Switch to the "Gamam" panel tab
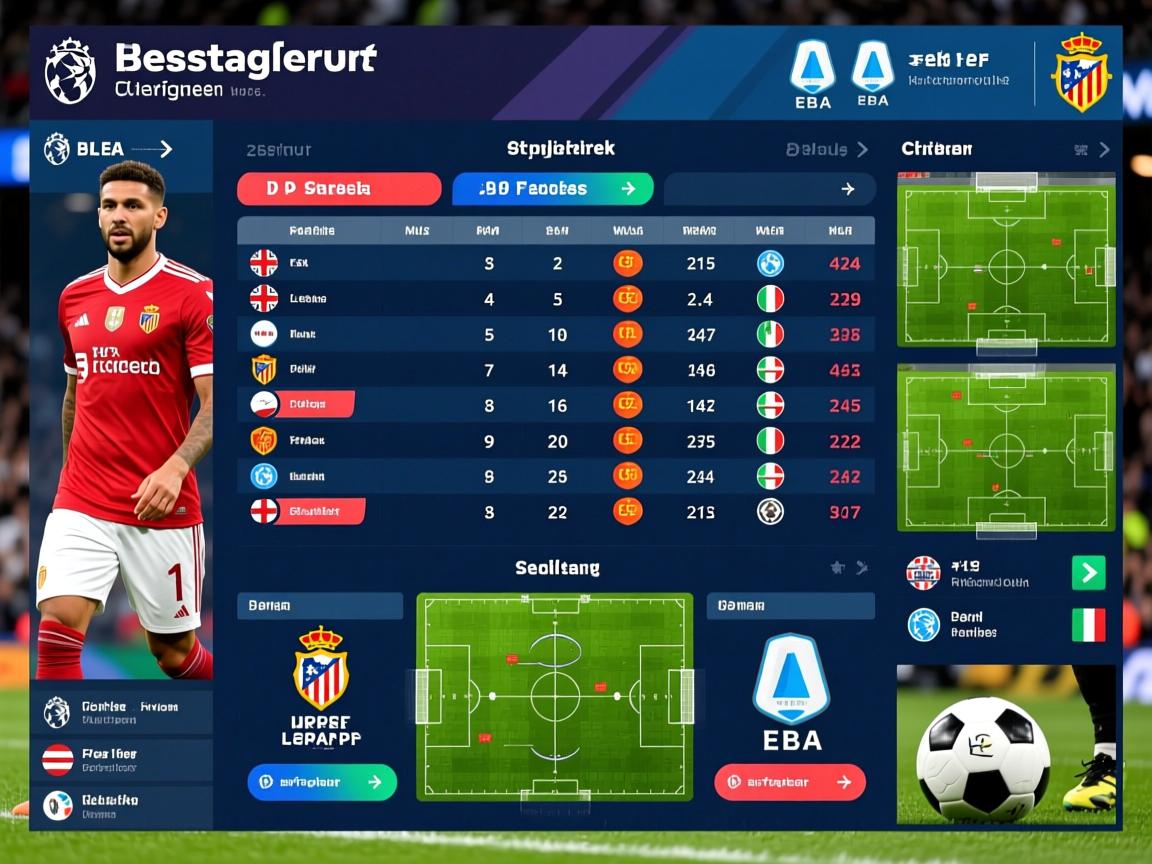1152x864 pixels. 790,606
